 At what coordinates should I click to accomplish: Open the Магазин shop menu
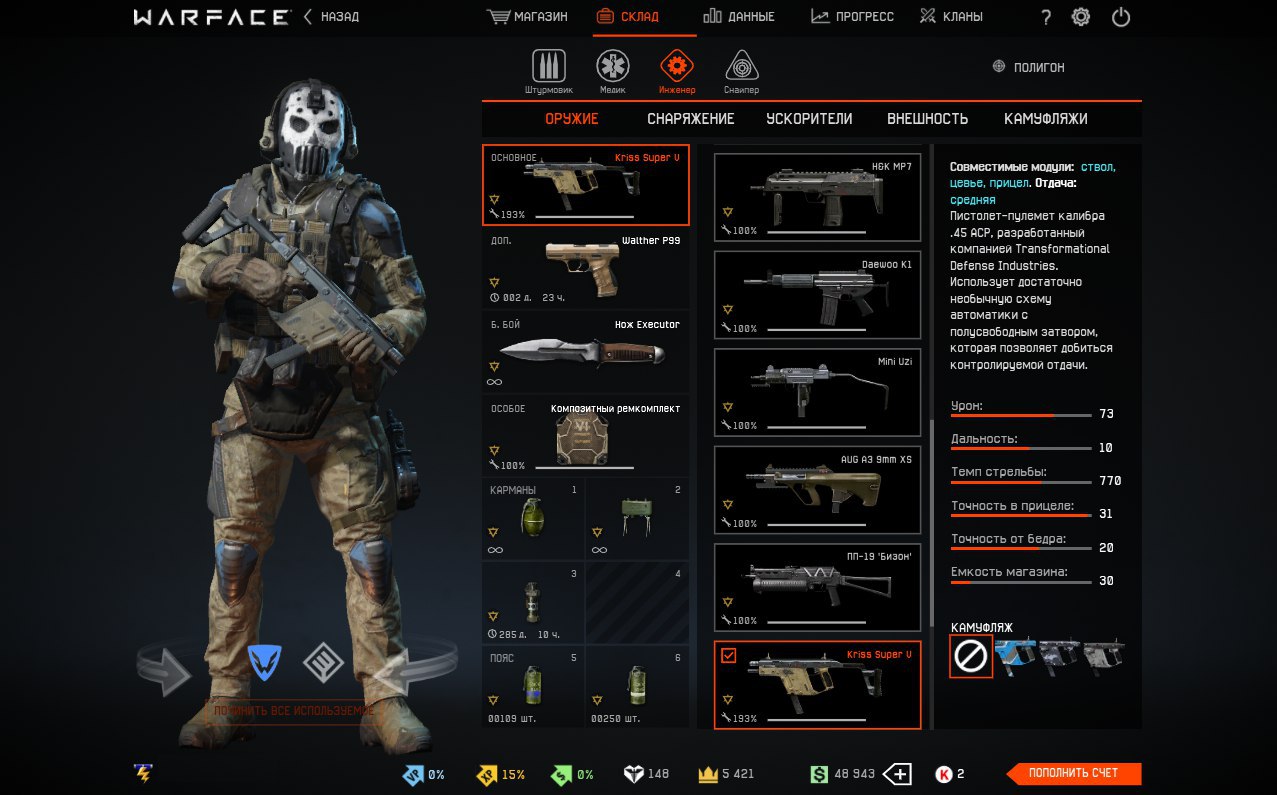527,17
